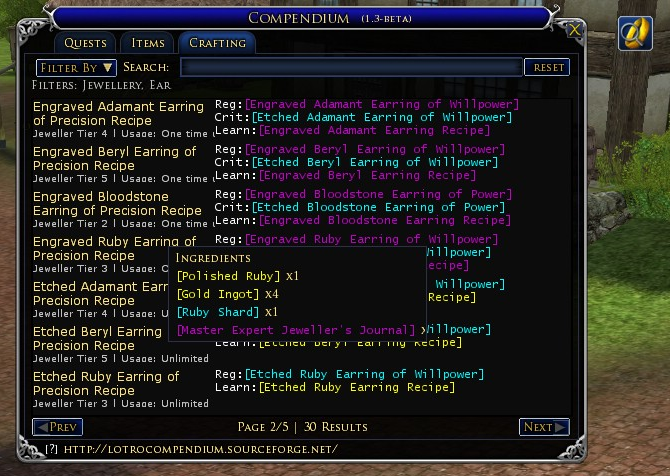670x476 pixels.
Task: Open the Engraved Adamant Earring of Willpower link
Action: point(382,104)
